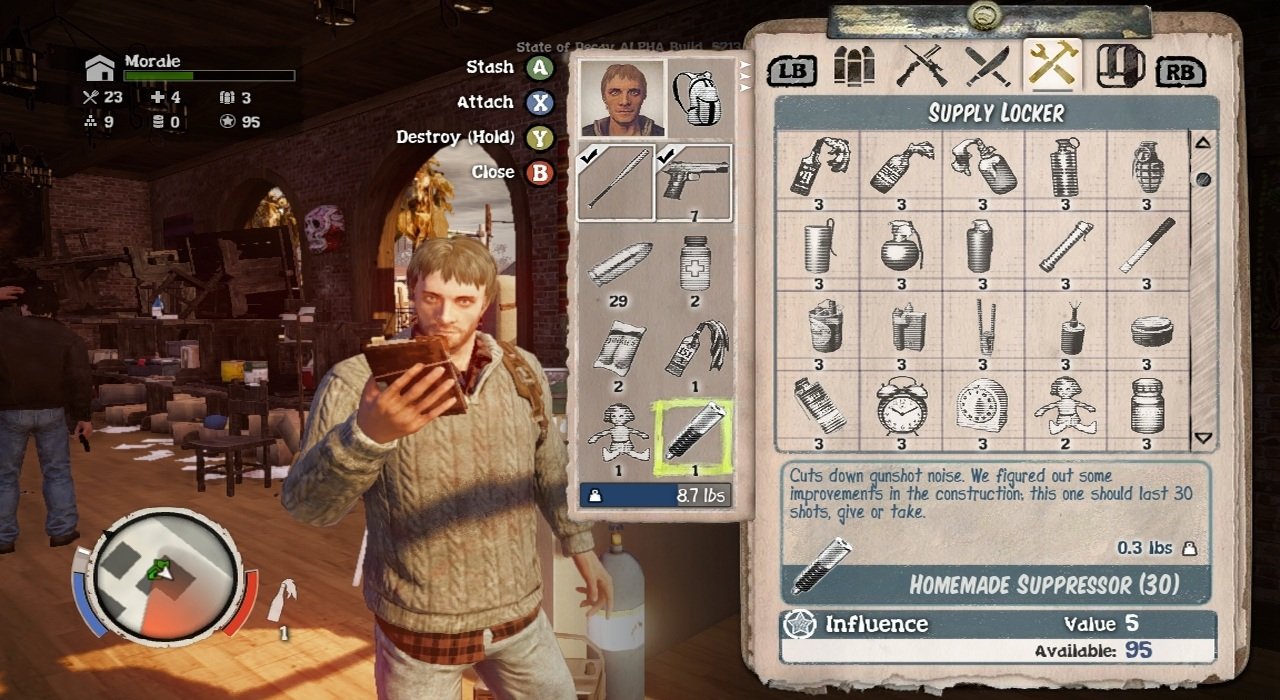The image size is (1280, 700).
Task: Select the round kitchen timer slot
Action: coord(982,407)
